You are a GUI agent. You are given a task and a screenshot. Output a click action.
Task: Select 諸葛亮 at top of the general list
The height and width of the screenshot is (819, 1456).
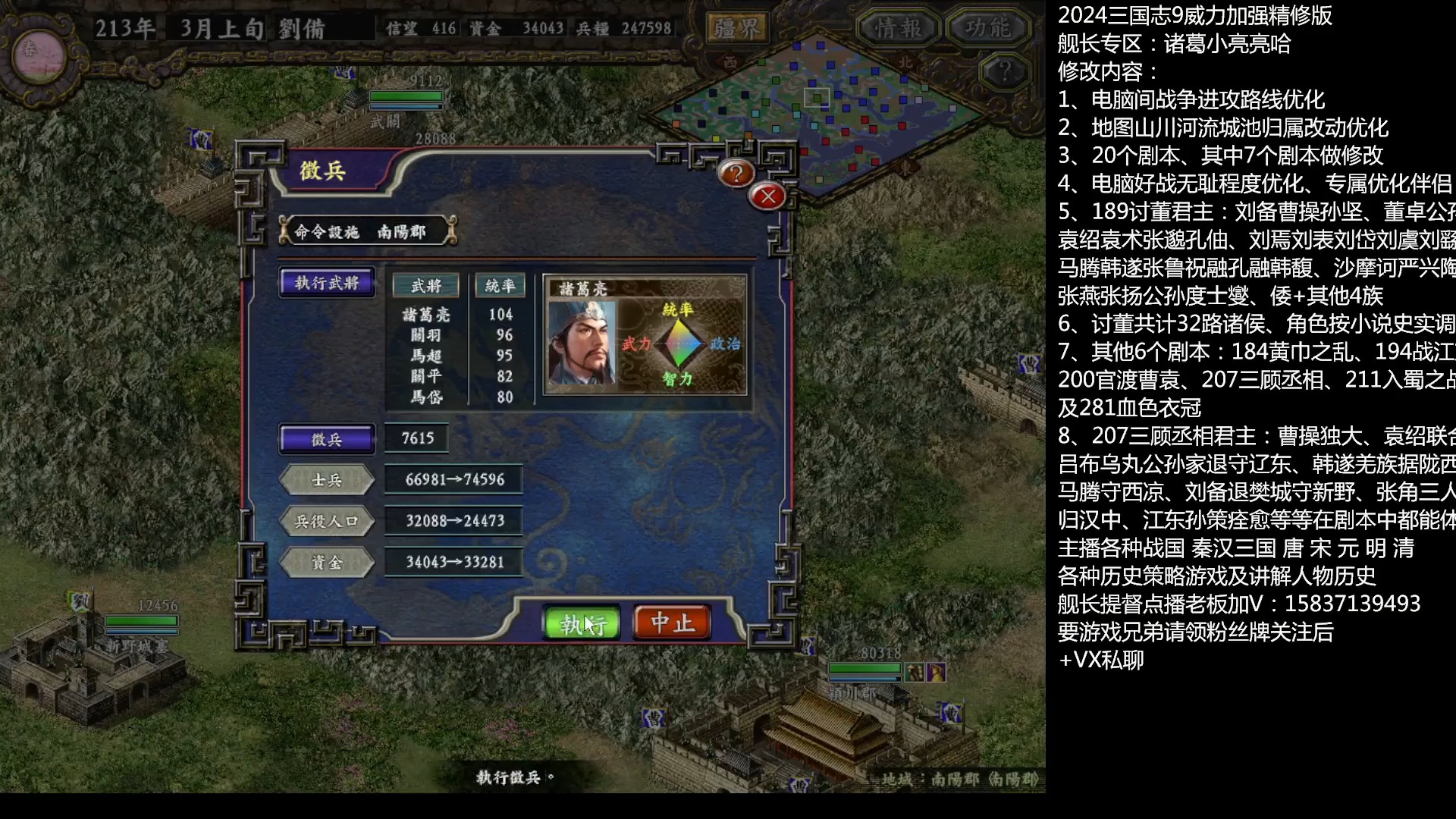coord(425,314)
